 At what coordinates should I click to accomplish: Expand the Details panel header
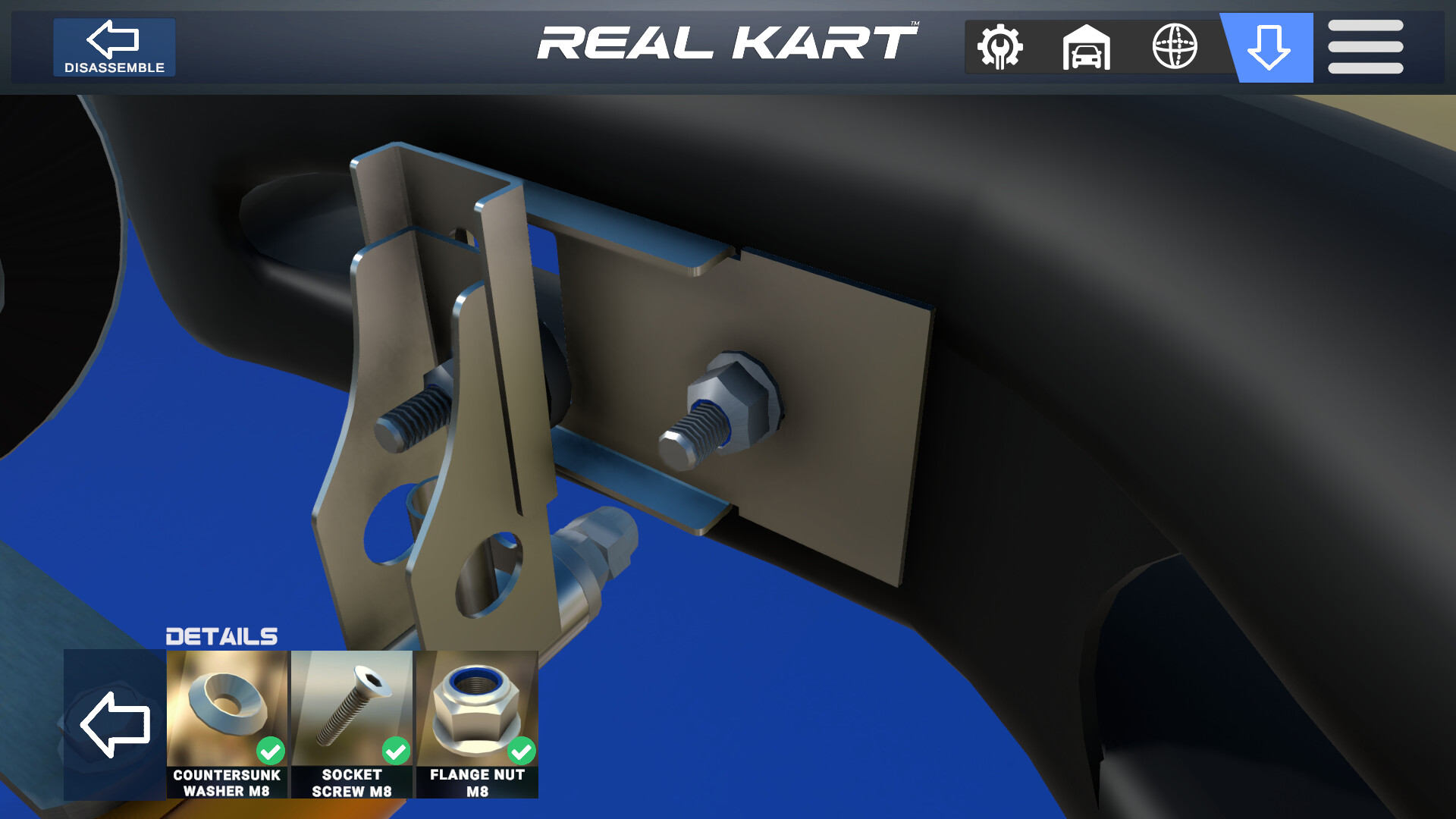coord(222,635)
